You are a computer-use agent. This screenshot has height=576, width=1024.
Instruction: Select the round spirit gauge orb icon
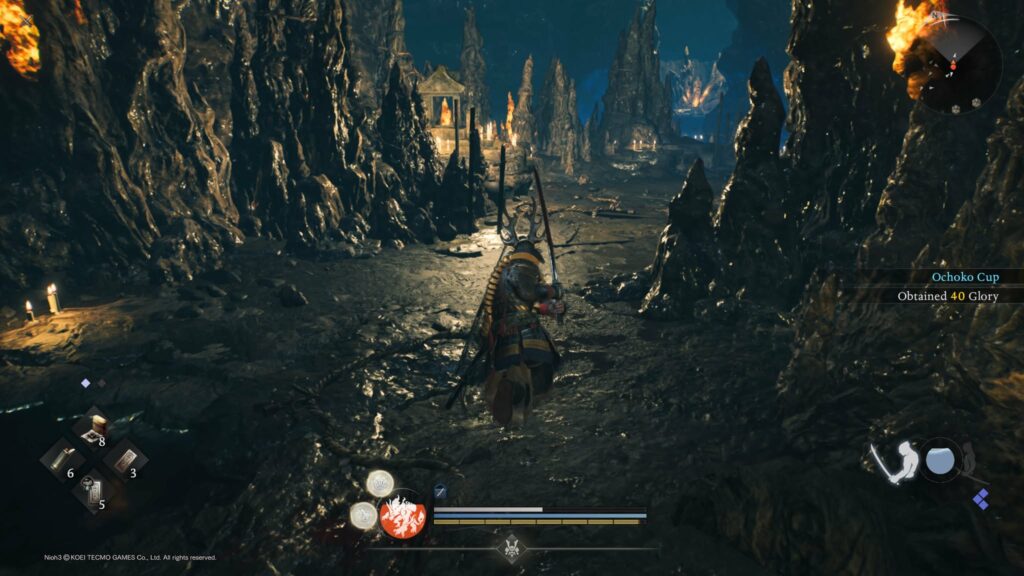coord(941,460)
